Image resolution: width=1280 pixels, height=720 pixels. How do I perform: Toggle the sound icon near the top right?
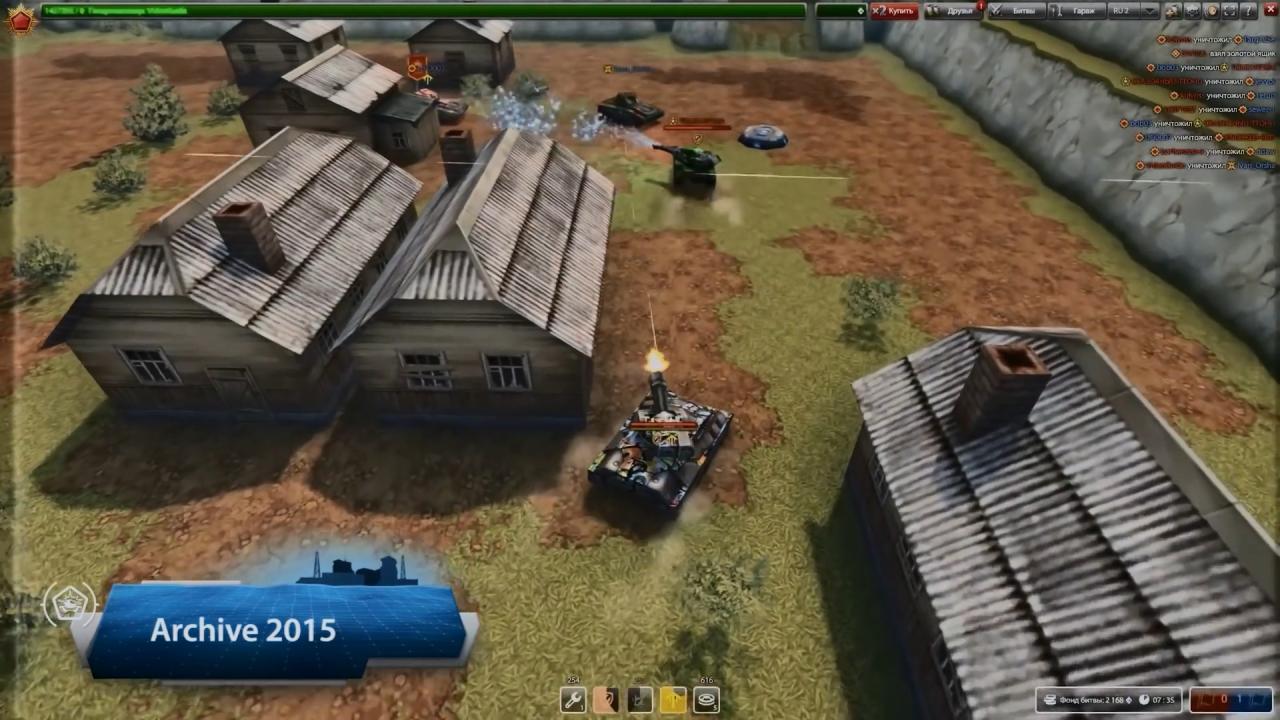[1211, 10]
